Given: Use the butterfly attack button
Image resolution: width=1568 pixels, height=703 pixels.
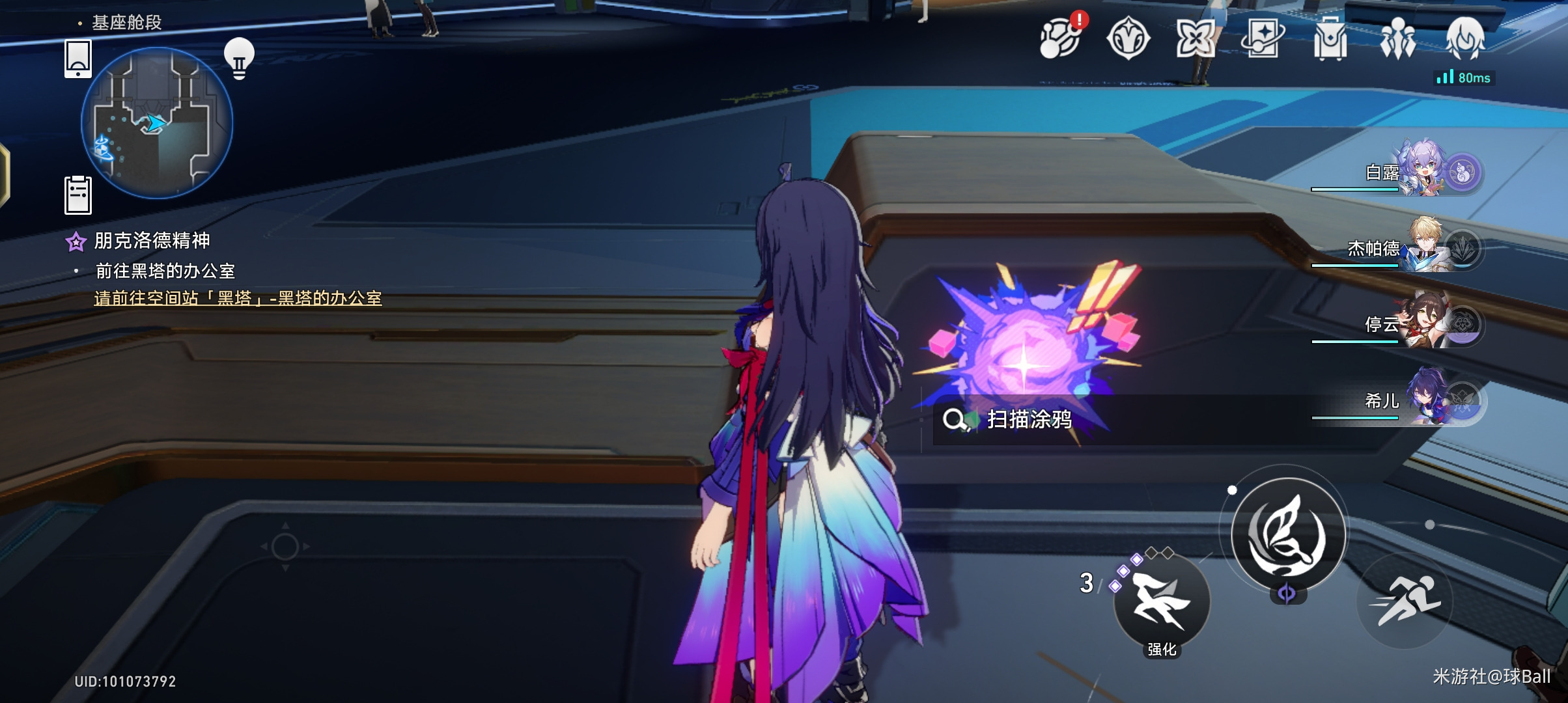Looking at the screenshot, I should (1288, 535).
